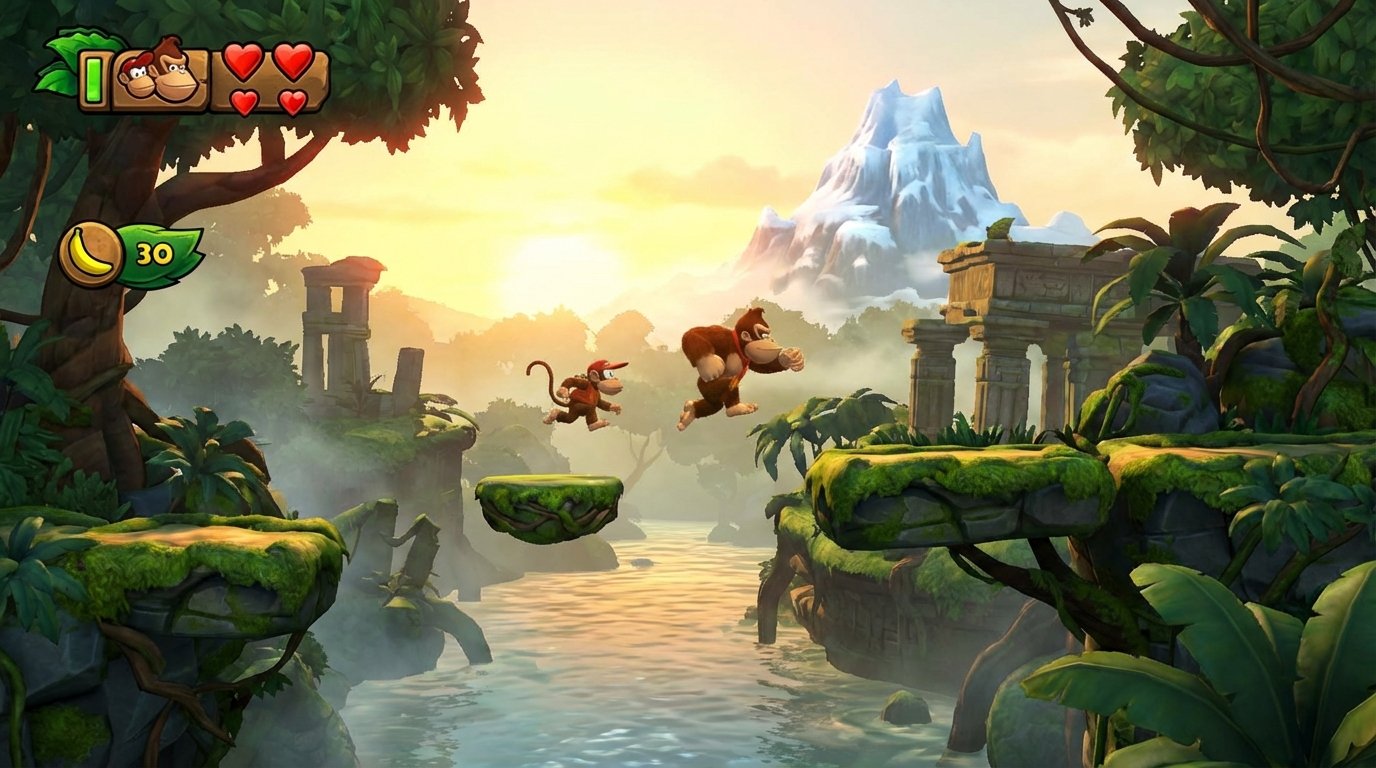Click Diddy Kong with his red cap

590,390
